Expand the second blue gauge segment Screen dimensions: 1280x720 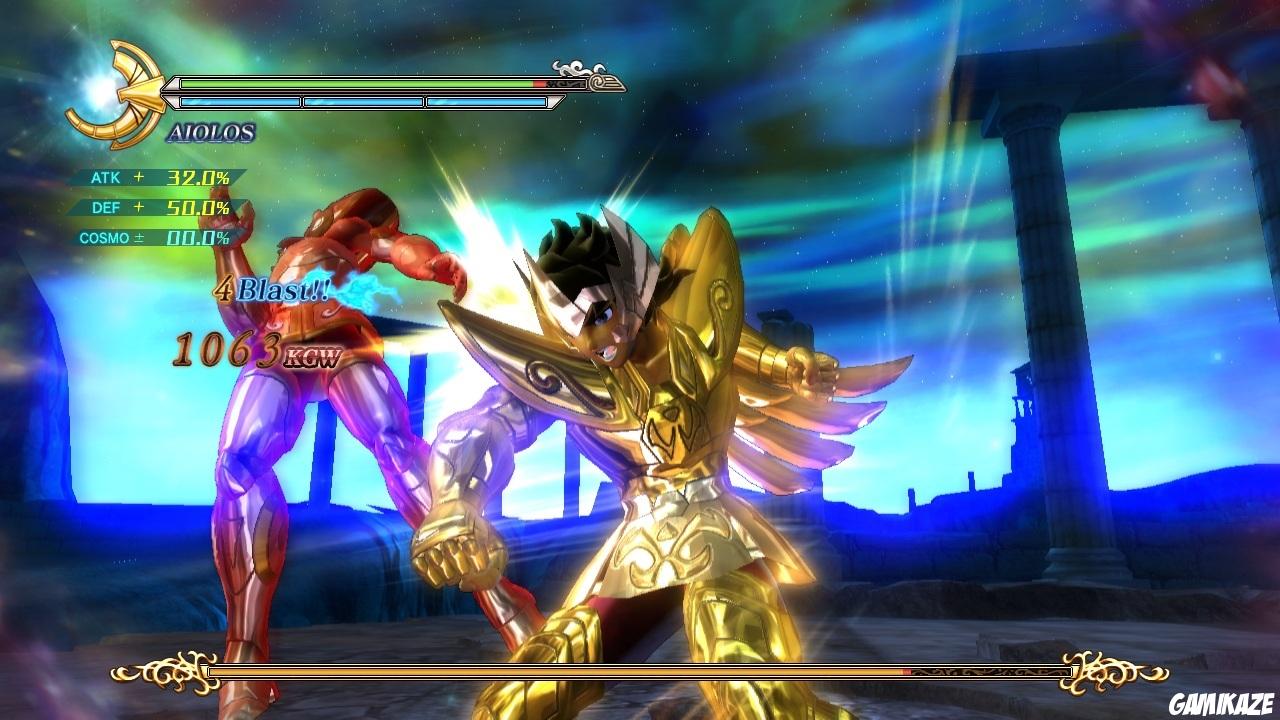pos(362,100)
